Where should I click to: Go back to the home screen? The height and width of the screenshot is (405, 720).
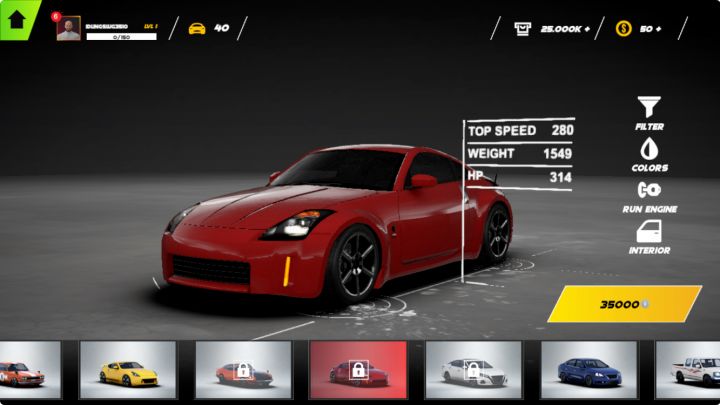pos(16,17)
